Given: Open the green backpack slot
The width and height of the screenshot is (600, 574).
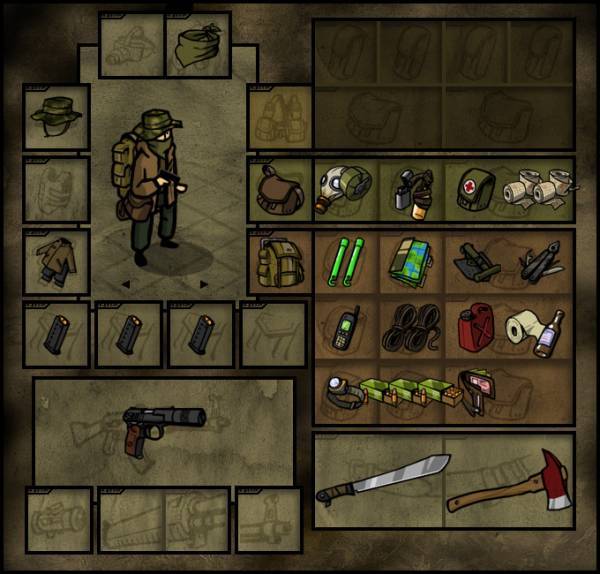Looking at the screenshot, I should point(278,261).
